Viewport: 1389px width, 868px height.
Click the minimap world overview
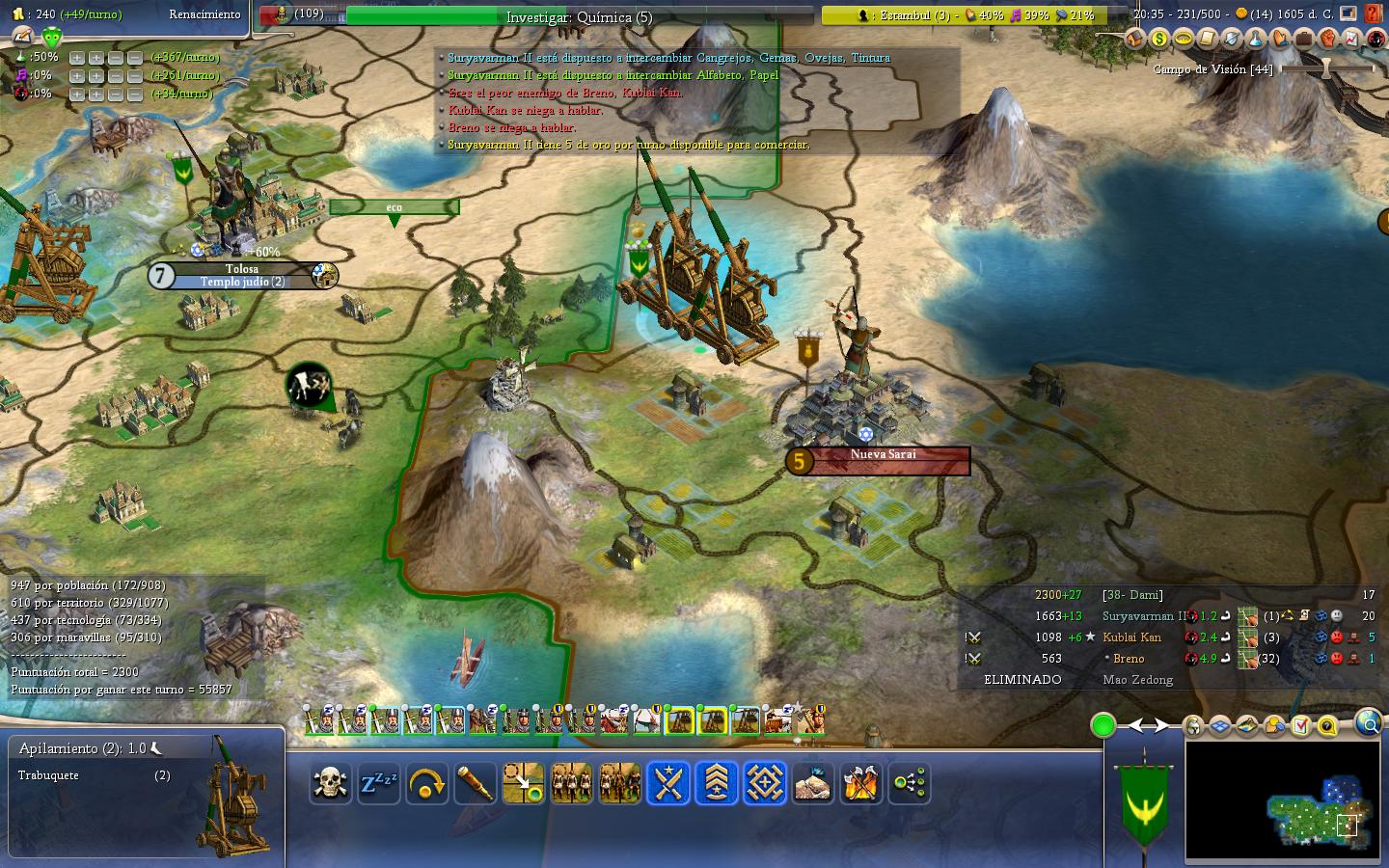(1284, 800)
